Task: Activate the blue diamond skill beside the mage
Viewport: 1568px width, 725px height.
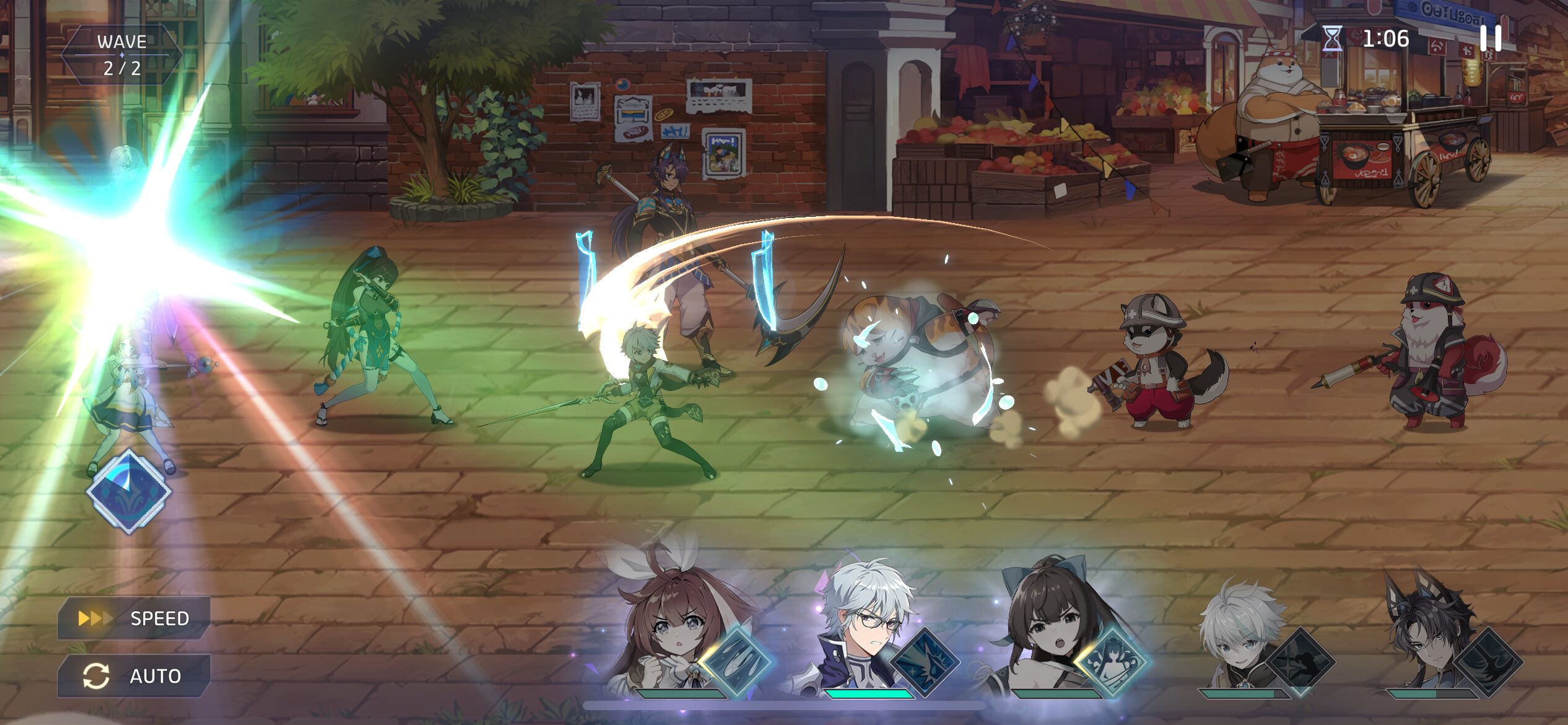Action: tap(129, 491)
